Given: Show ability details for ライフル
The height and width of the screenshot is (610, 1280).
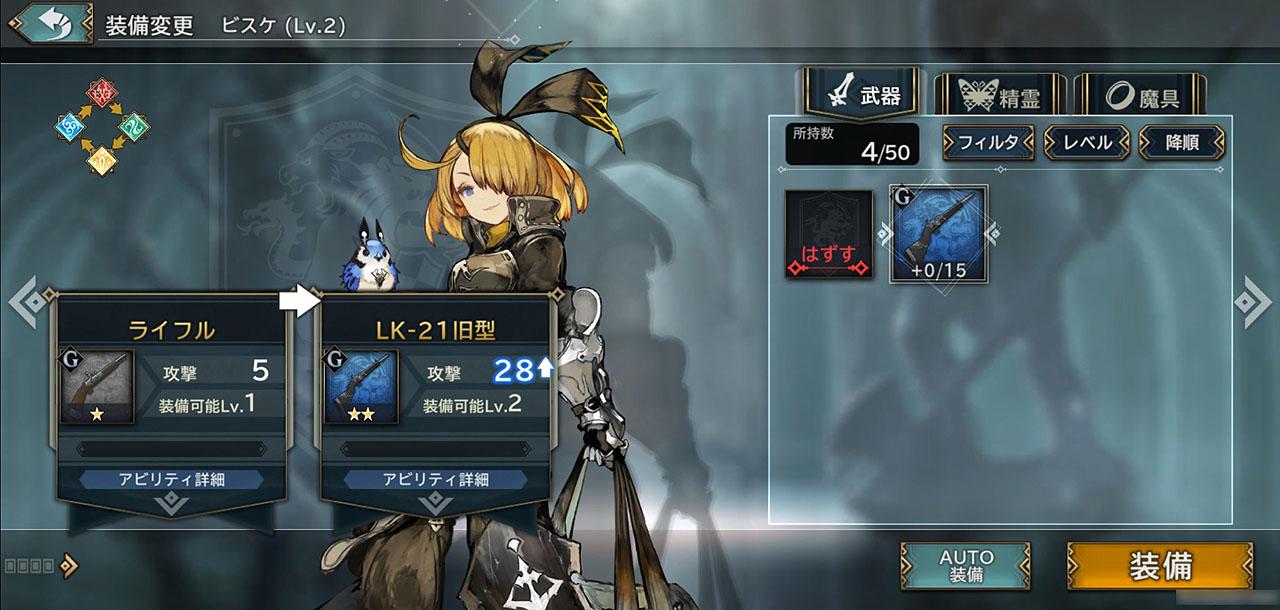Looking at the screenshot, I should [x=171, y=480].
